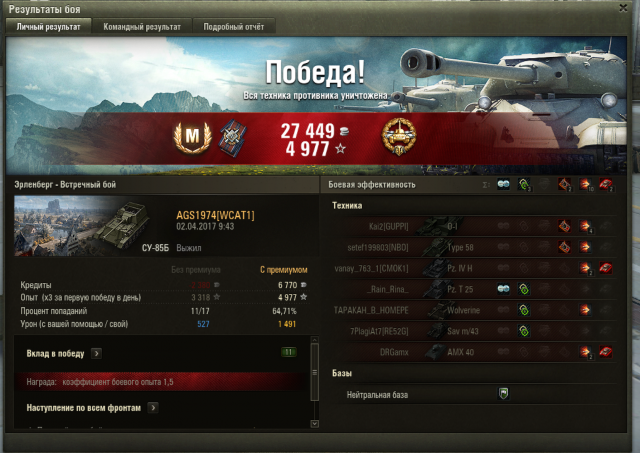640x453 pixels.
Task: Click the scroll-down arrow of the mission list
Action: tap(315, 425)
